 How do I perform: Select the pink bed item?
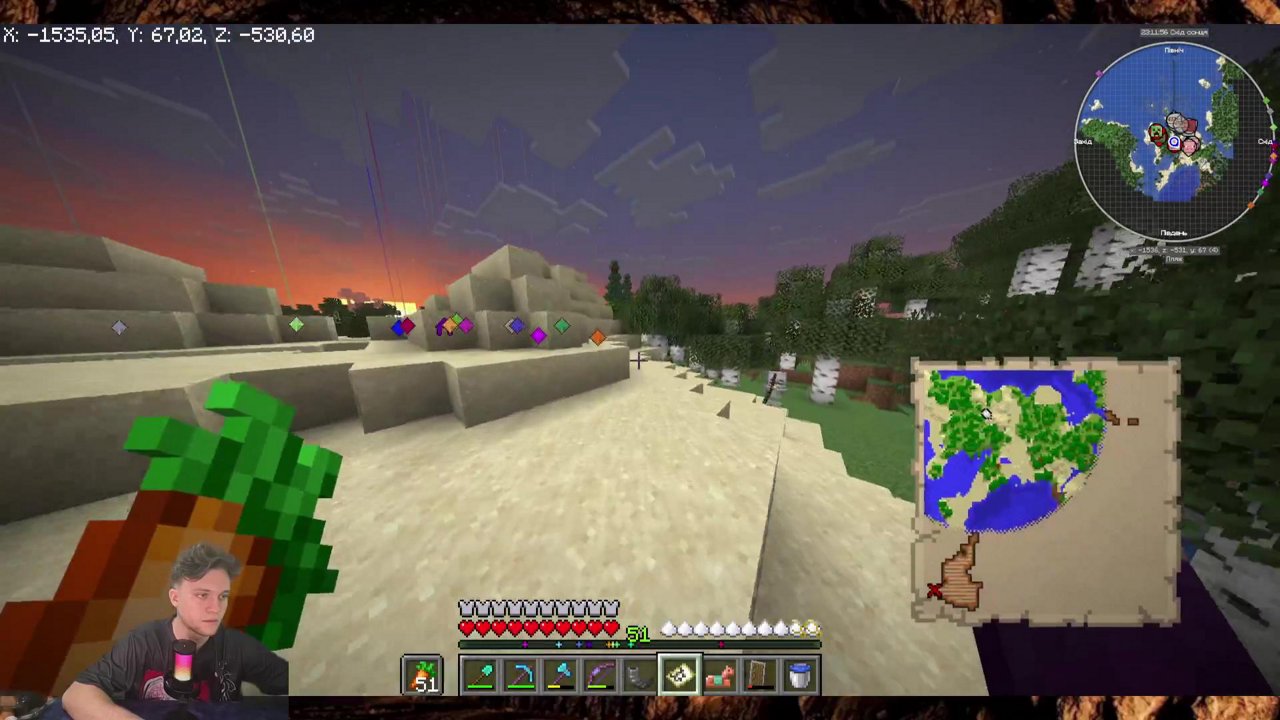[x=721, y=675]
